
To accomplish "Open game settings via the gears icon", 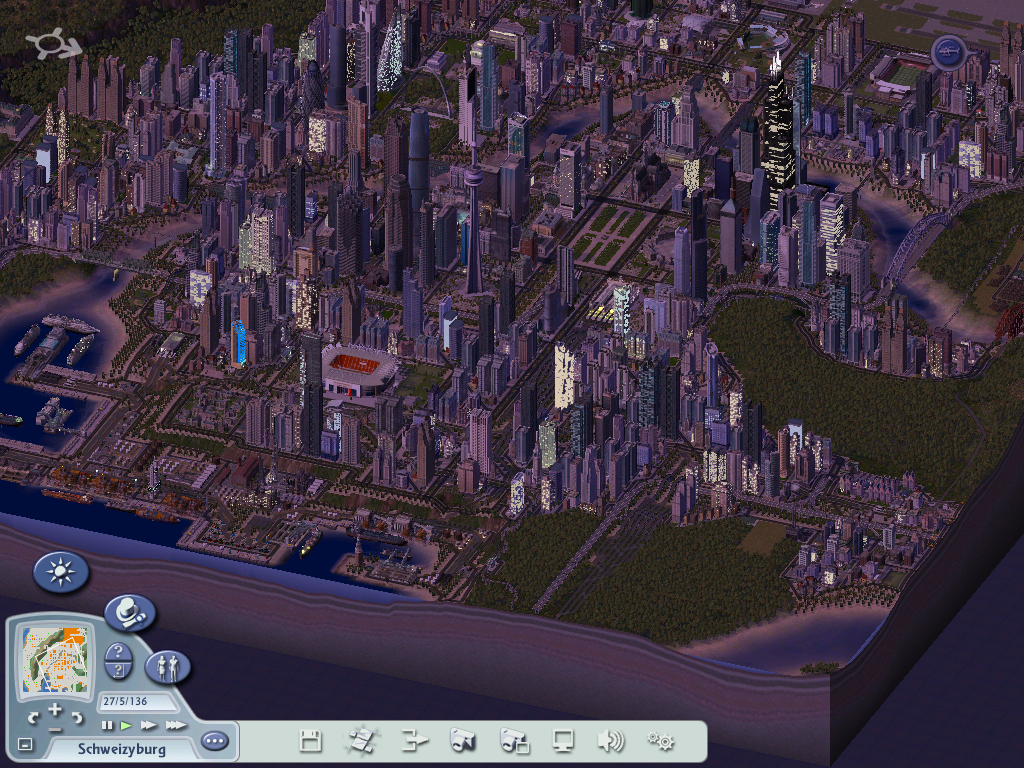I will click(x=660, y=741).
